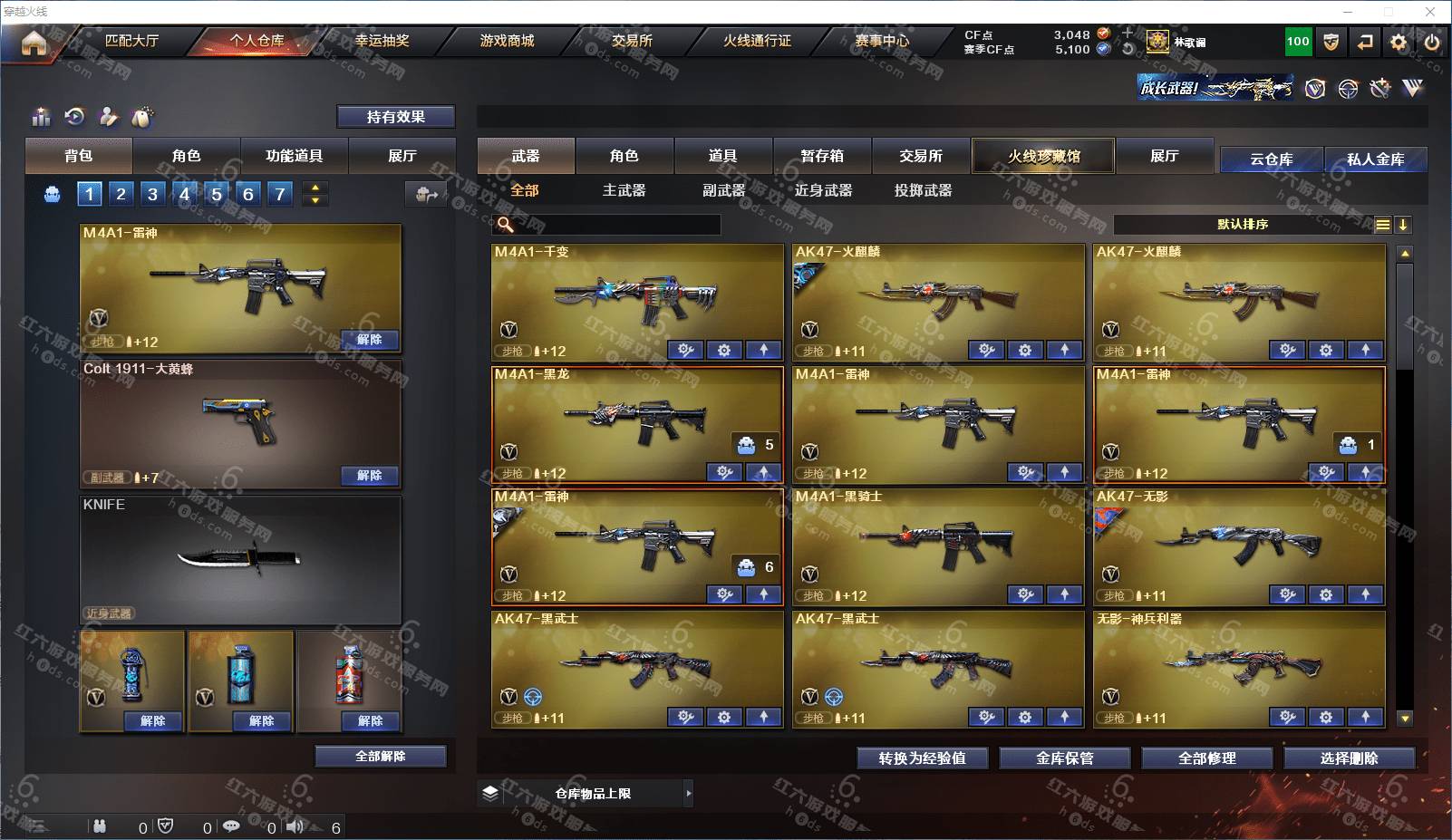Open the 幸运抽奖 lucky draw page

pyautogui.click(x=382, y=41)
